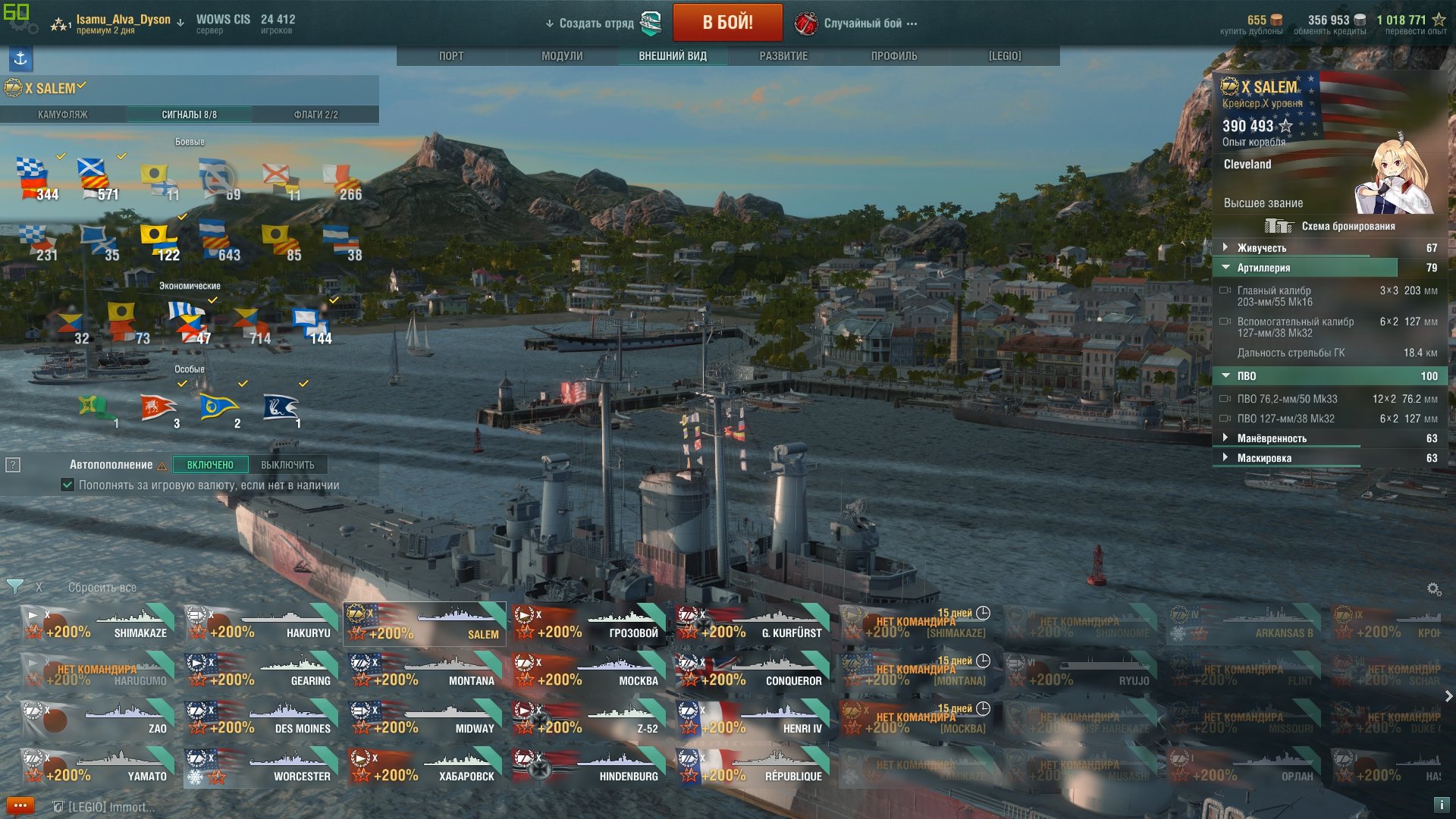Turn off auto-resupply with ВЫКЛЮЧИТЬ
The height and width of the screenshot is (819, 1456).
(287, 465)
